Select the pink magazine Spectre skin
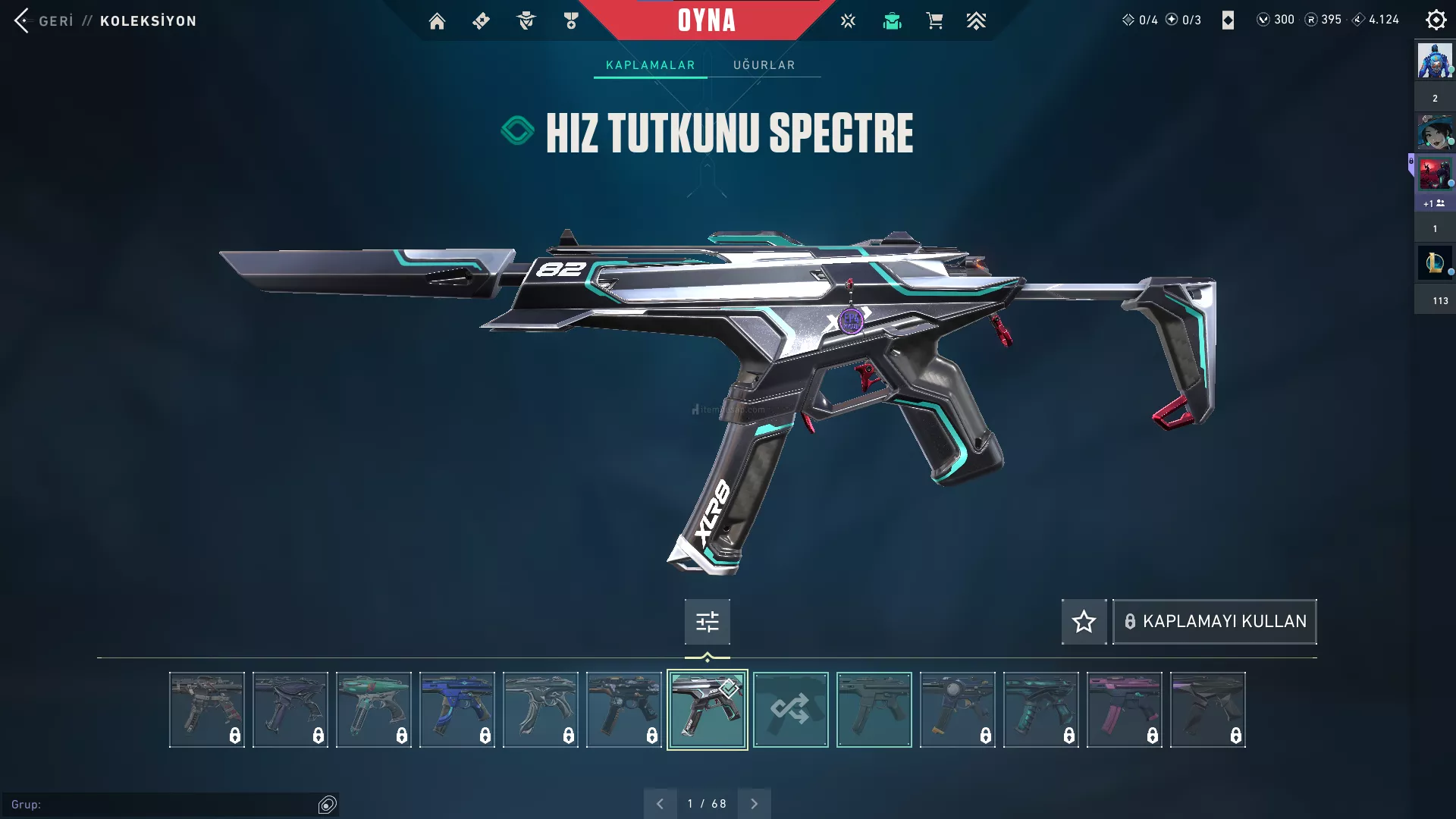This screenshot has height=819, width=1456. tap(1124, 710)
